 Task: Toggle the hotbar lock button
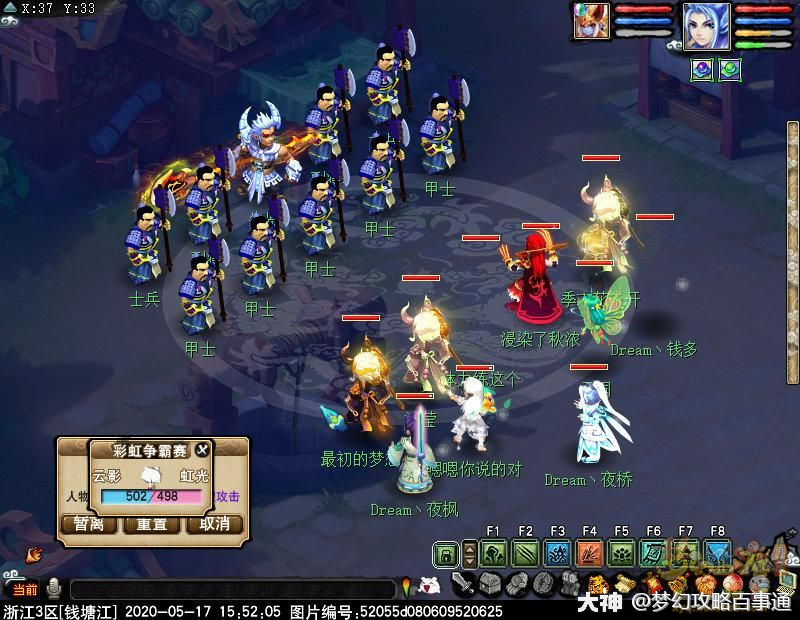(x=447, y=554)
